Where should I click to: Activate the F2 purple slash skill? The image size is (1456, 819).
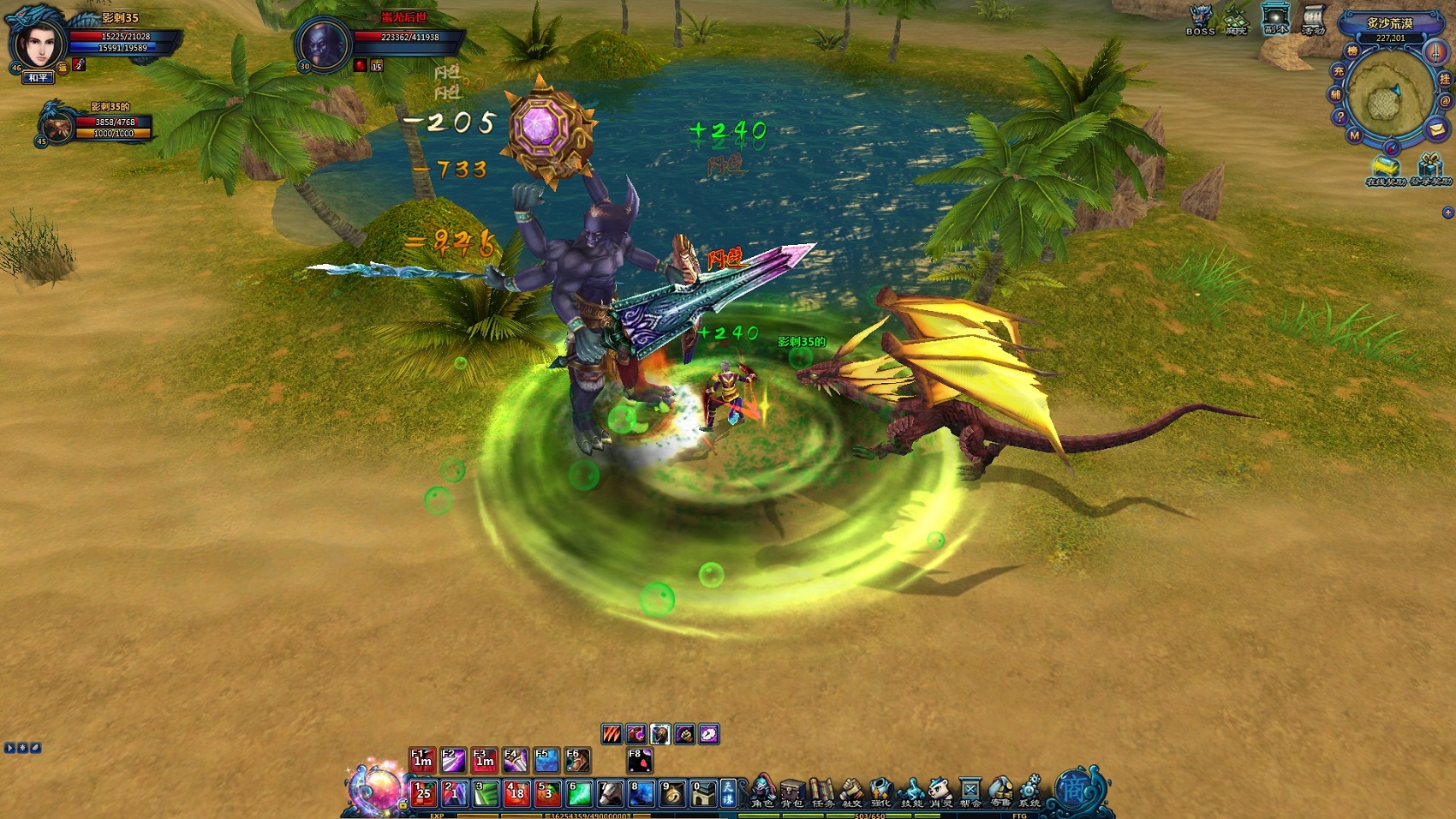(453, 760)
